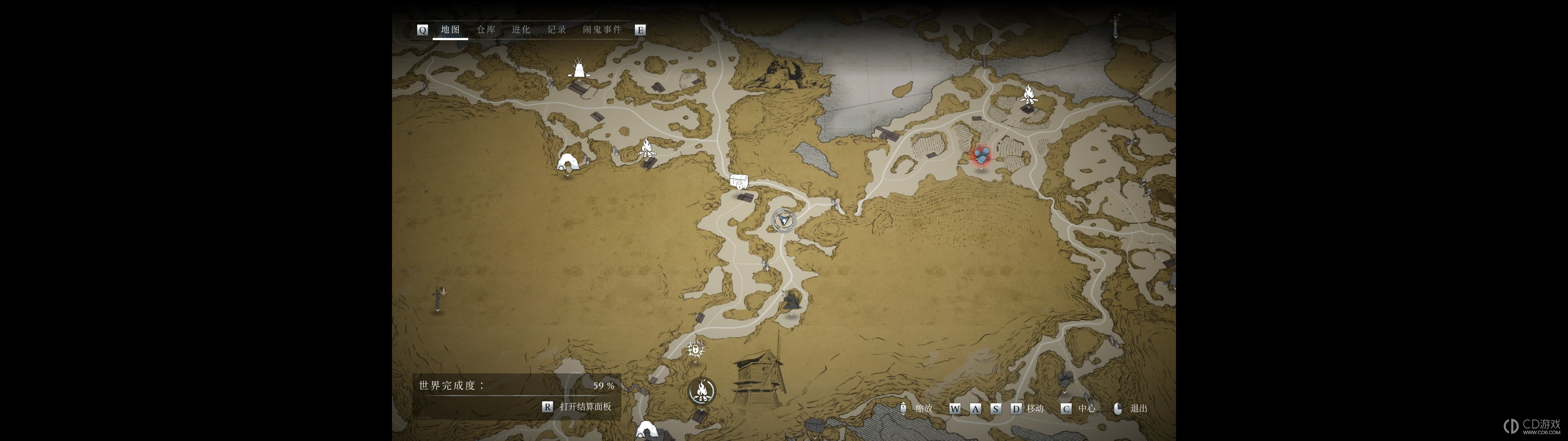Image resolution: width=1568 pixels, height=441 pixels.
Task: Open the 进化 tab
Action: click(521, 30)
